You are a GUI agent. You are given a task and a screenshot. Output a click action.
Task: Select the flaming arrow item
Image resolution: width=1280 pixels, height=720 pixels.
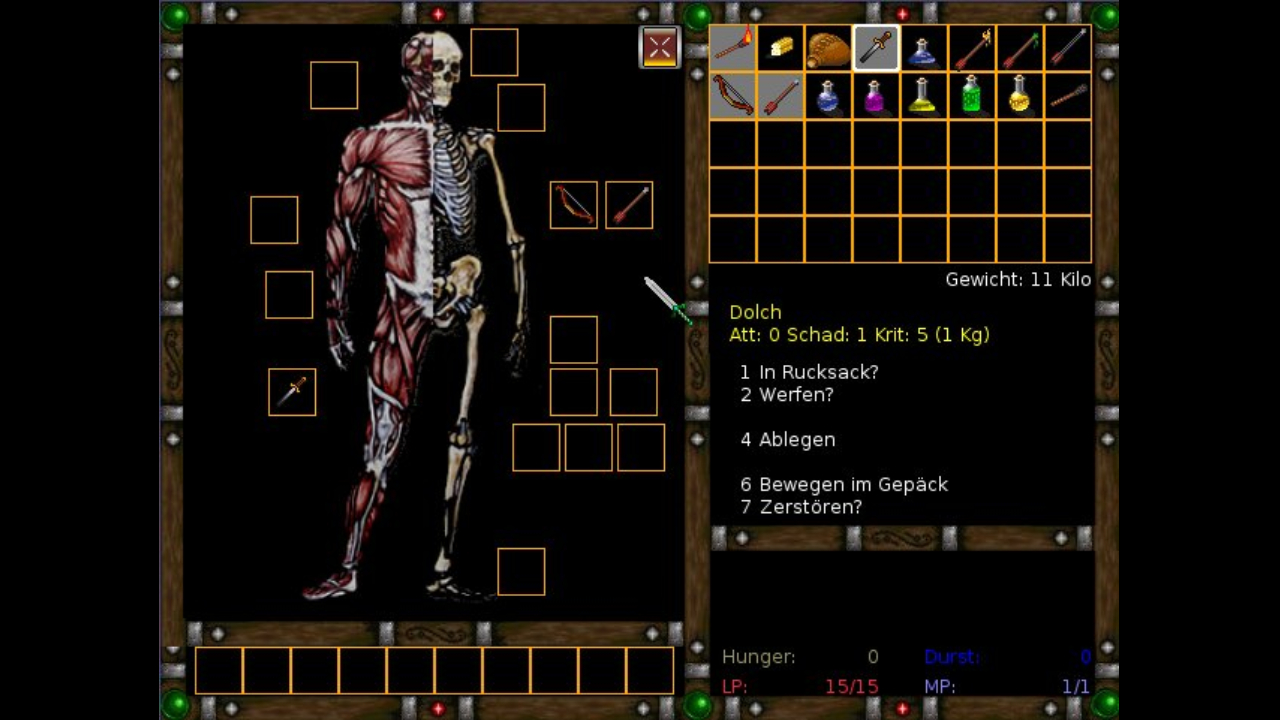point(969,47)
